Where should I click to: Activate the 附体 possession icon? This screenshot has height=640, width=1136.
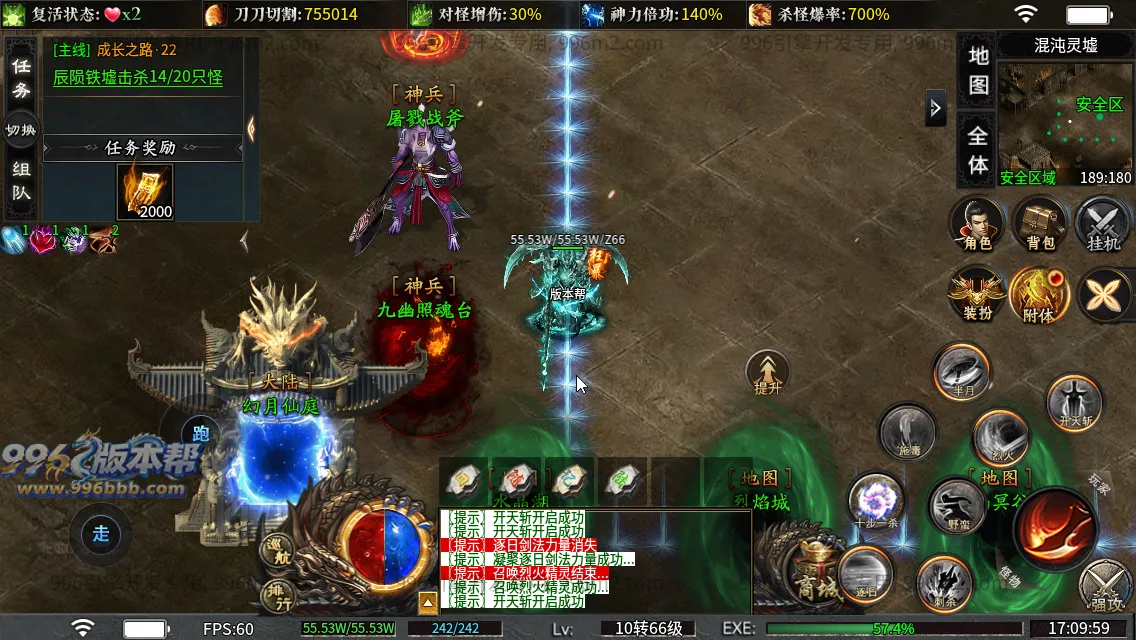pos(1039,295)
